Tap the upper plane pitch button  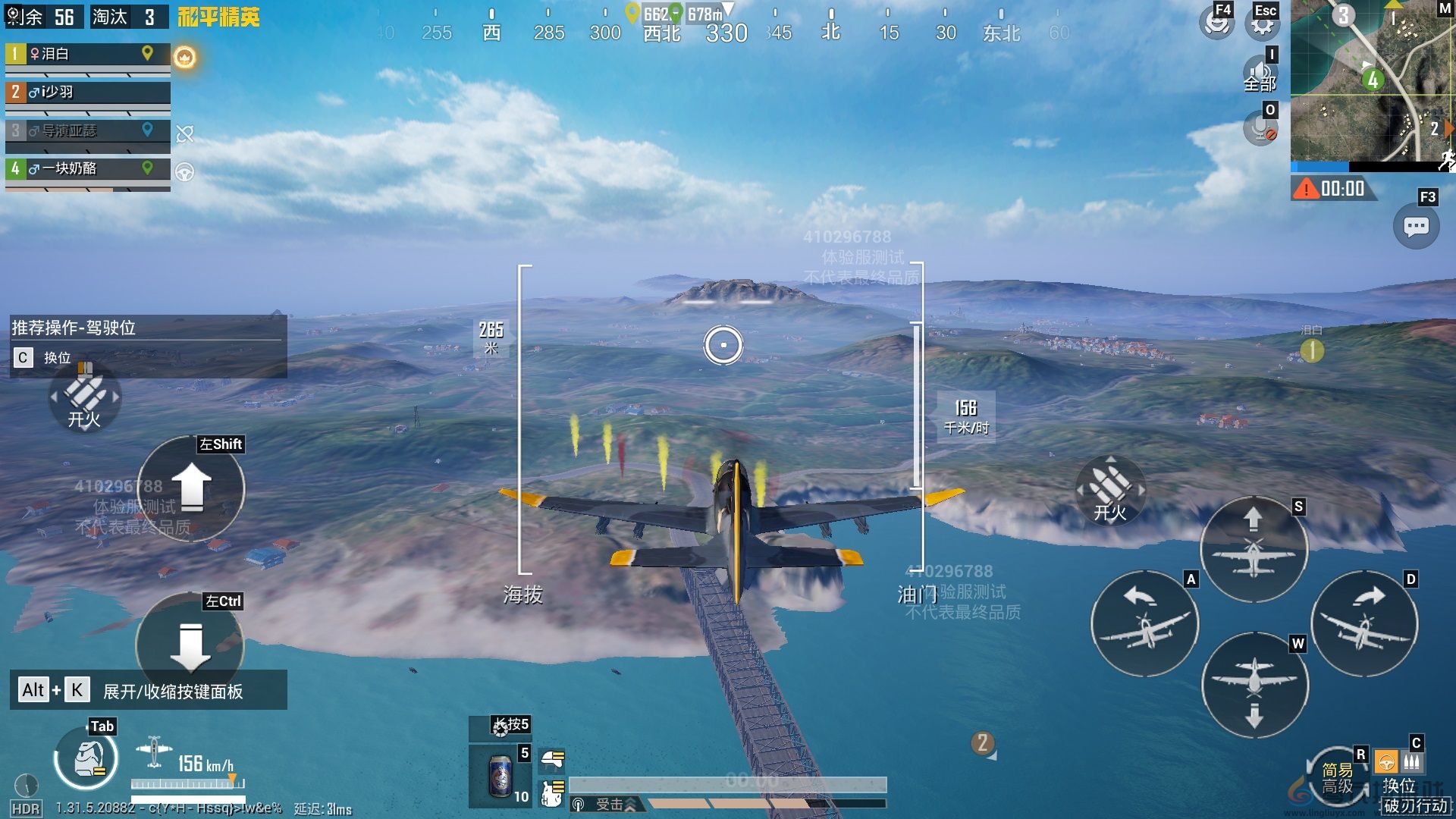[1254, 549]
